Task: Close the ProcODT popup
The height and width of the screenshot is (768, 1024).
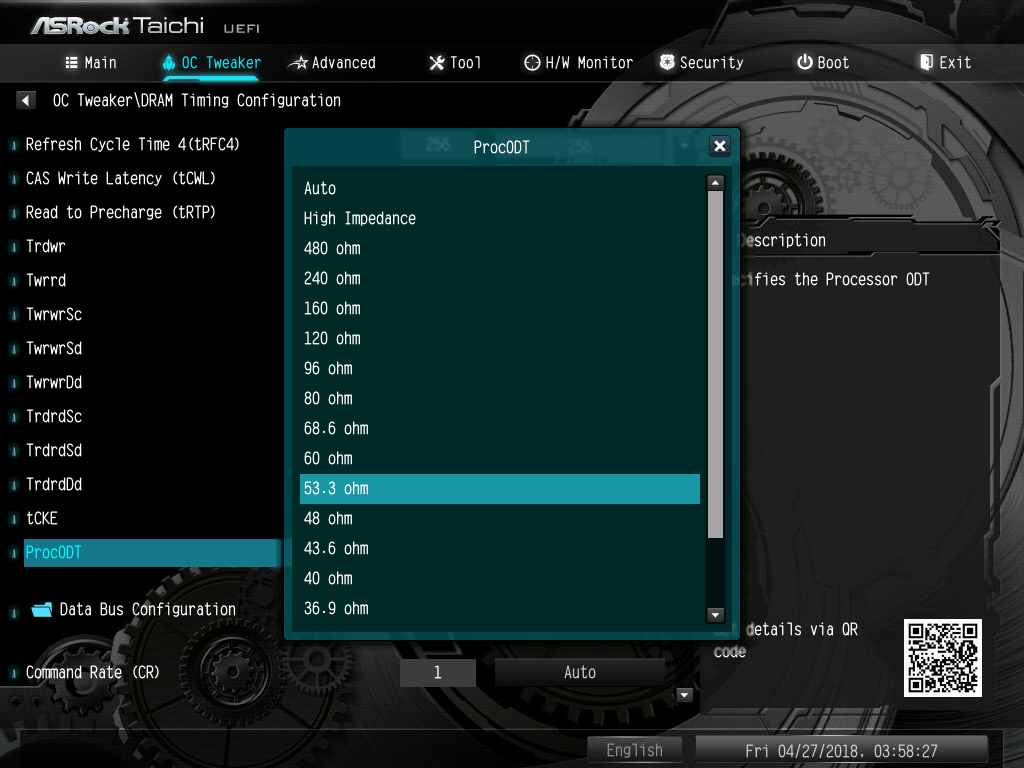Action: tap(719, 147)
